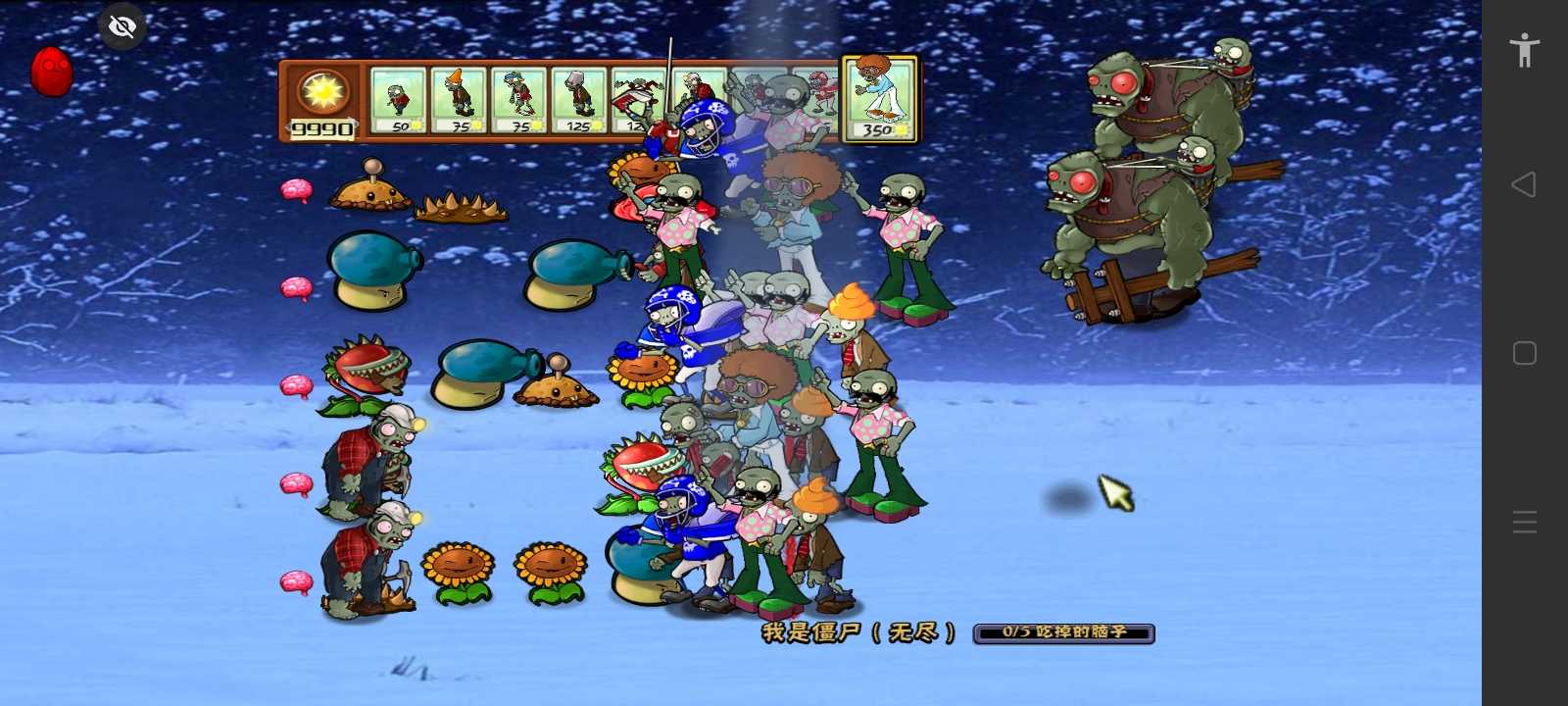Tap the Android home square button
This screenshot has width=1568, height=706.
tap(1525, 353)
